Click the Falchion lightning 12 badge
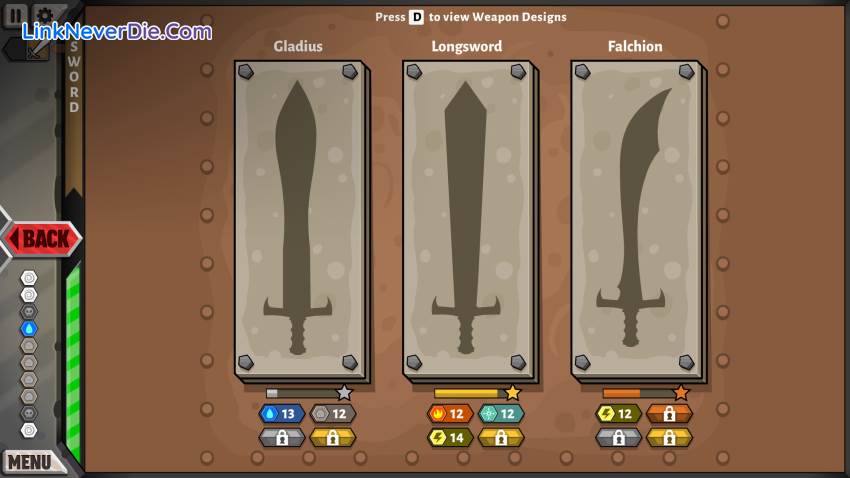This screenshot has width=850, height=478. click(x=618, y=414)
